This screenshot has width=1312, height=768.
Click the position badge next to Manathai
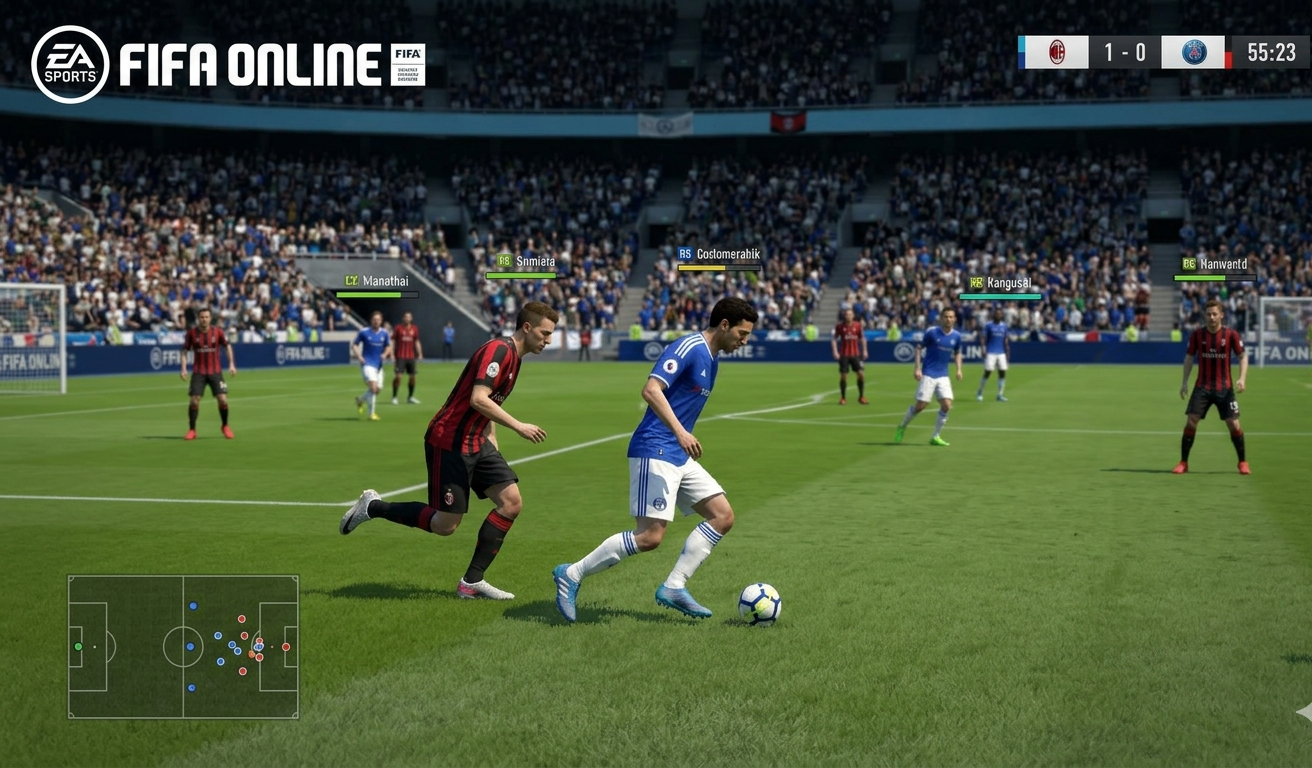click(352, 280)
